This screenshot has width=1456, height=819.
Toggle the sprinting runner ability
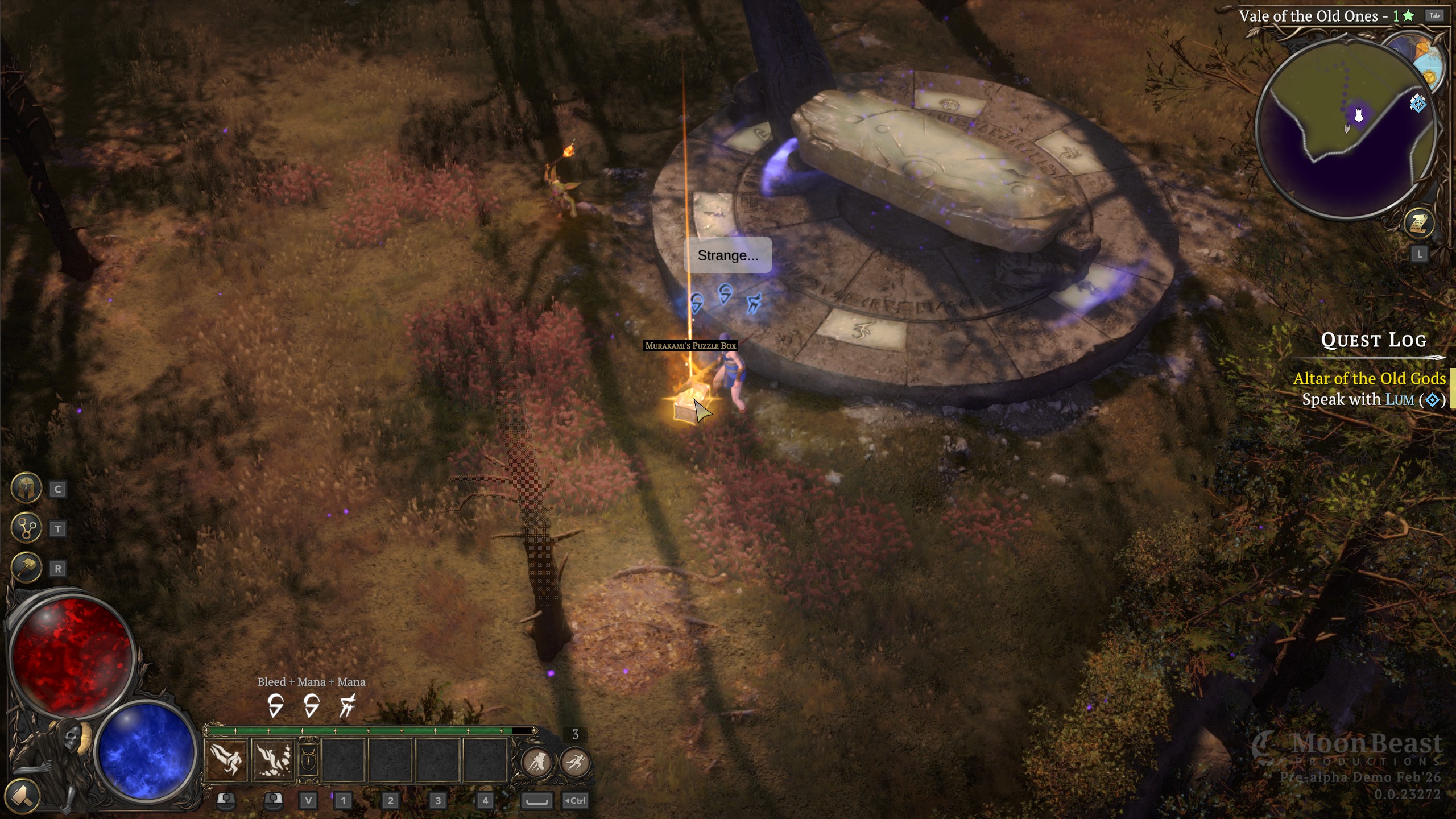click(575, 762)
